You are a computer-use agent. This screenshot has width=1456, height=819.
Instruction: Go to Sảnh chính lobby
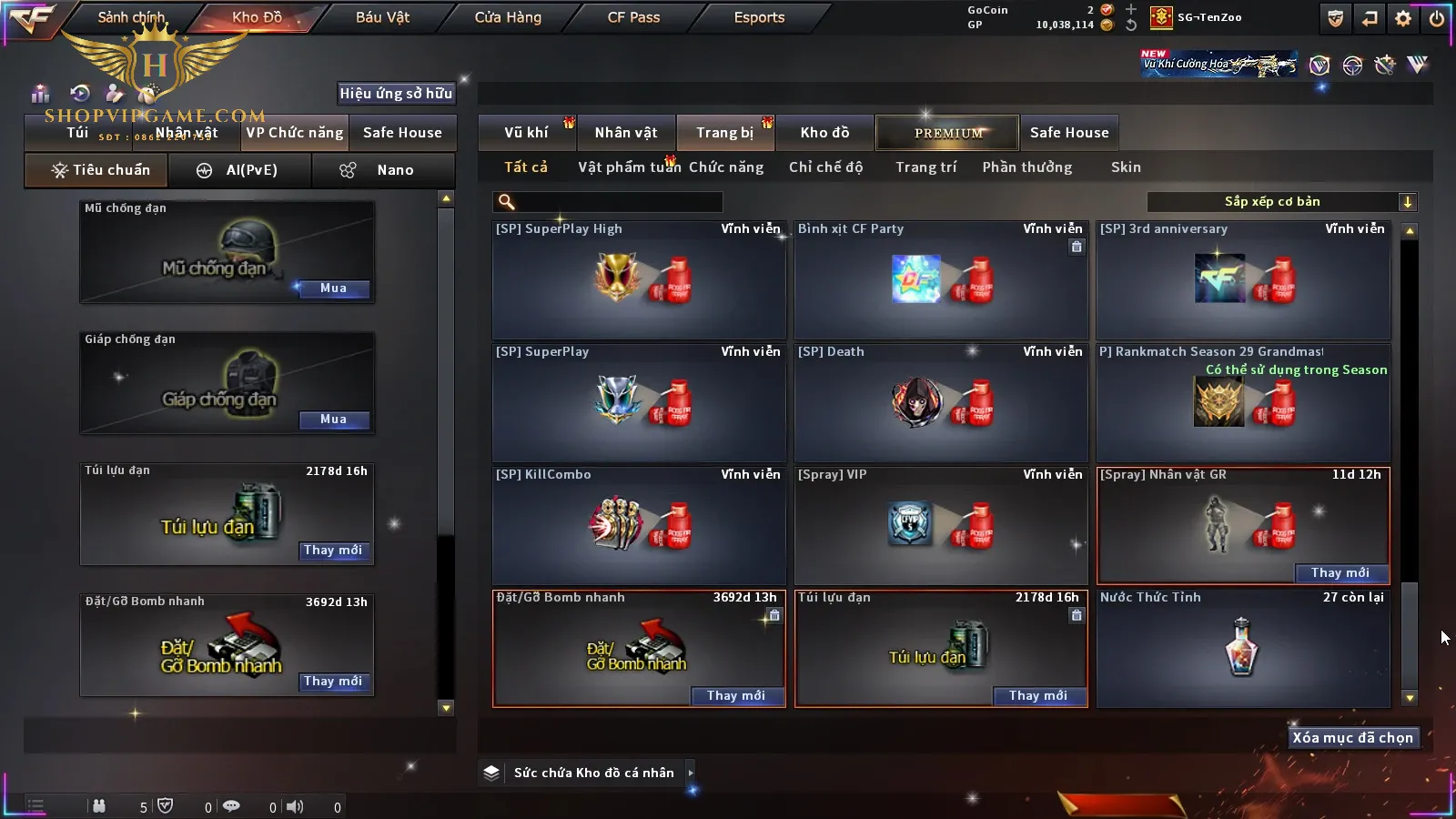[x=131, y=17]
